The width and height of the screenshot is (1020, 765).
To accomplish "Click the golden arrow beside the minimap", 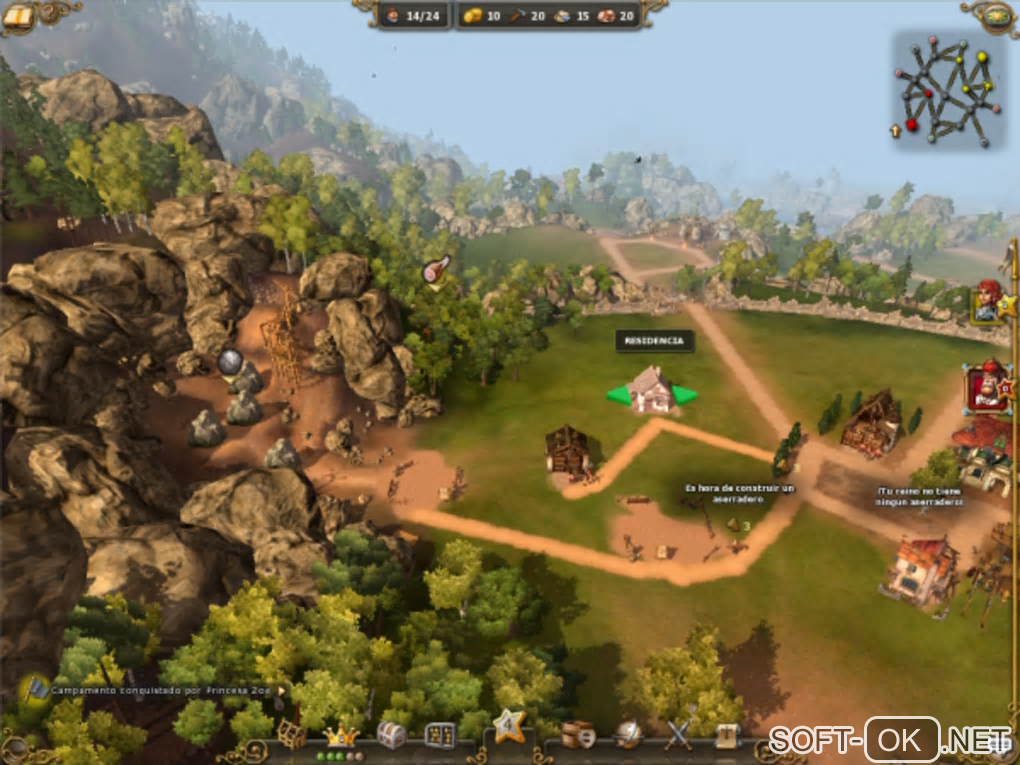I will pyautogui.click(x=896, y=130).
